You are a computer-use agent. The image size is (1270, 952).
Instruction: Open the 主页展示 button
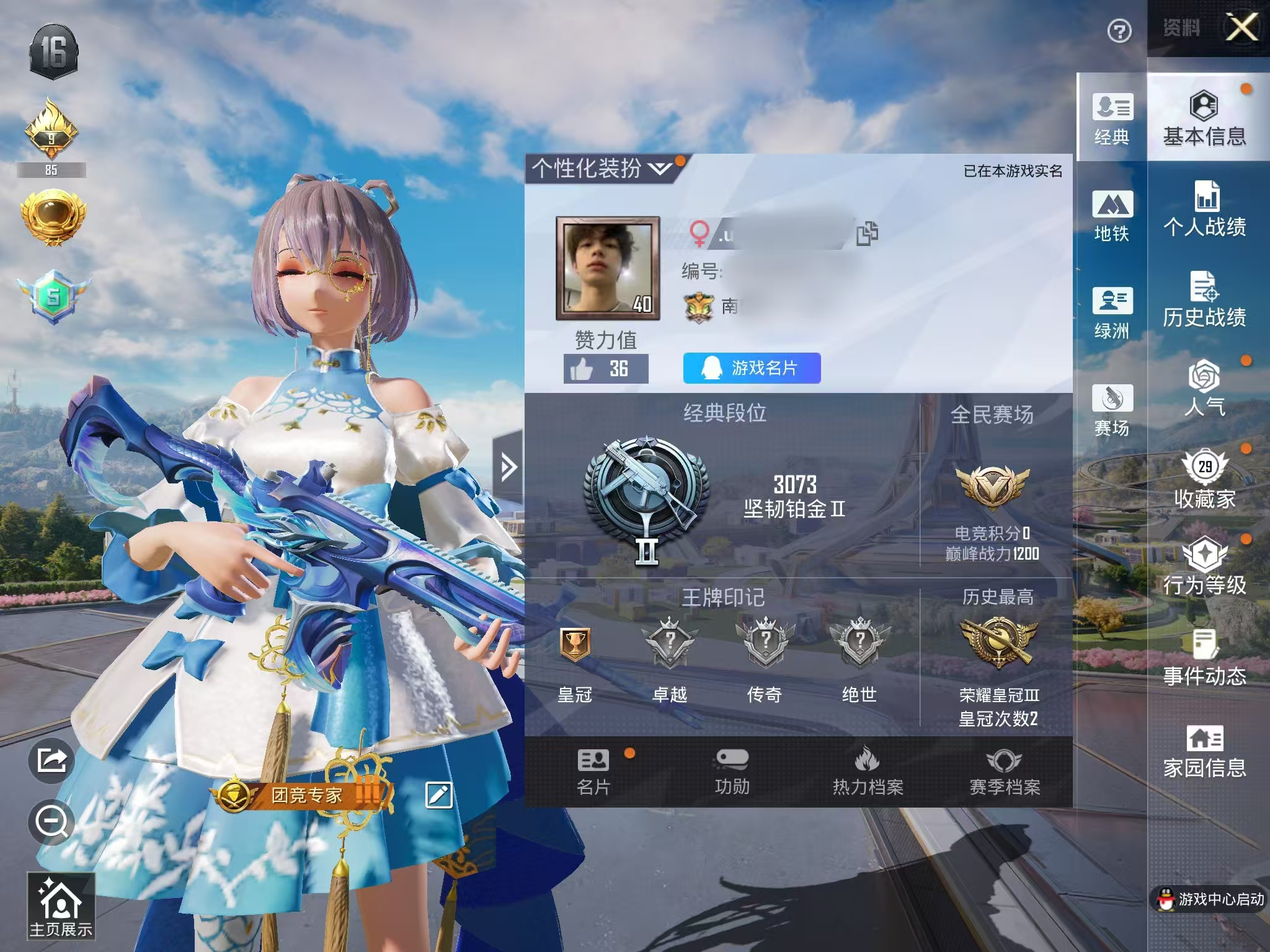point(61,906)
